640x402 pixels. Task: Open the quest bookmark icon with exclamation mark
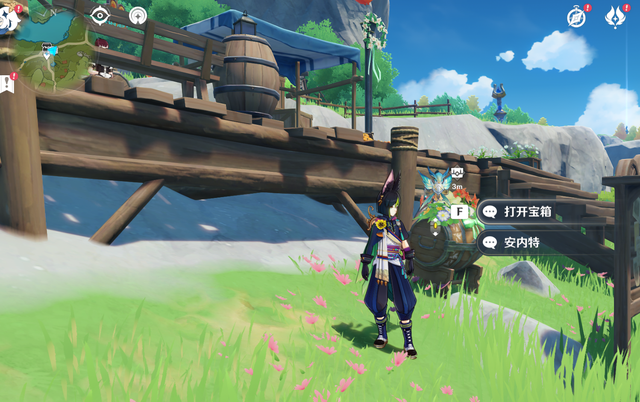point(7,84)
